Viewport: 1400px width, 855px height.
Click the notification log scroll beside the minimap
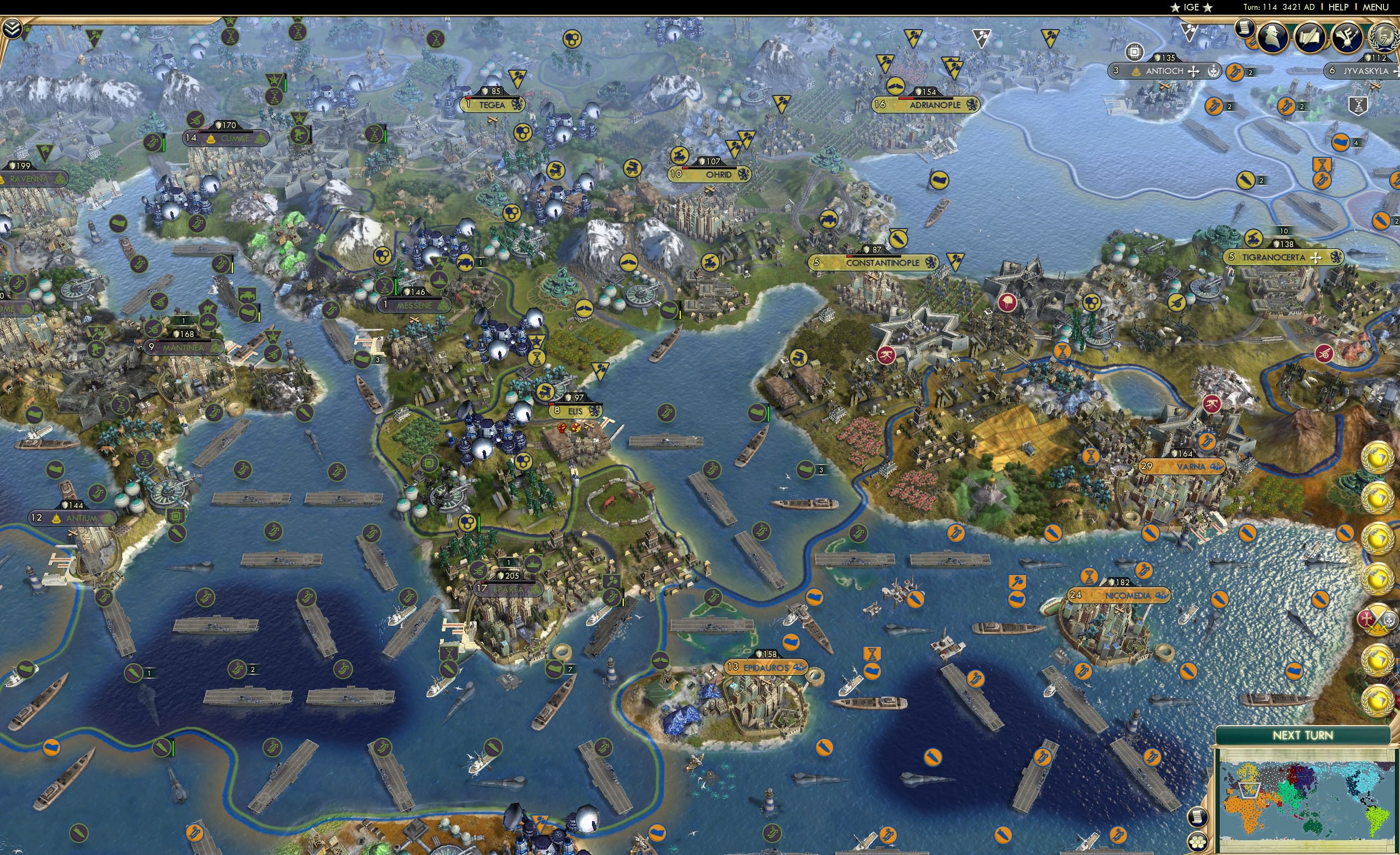(1199, 818)
